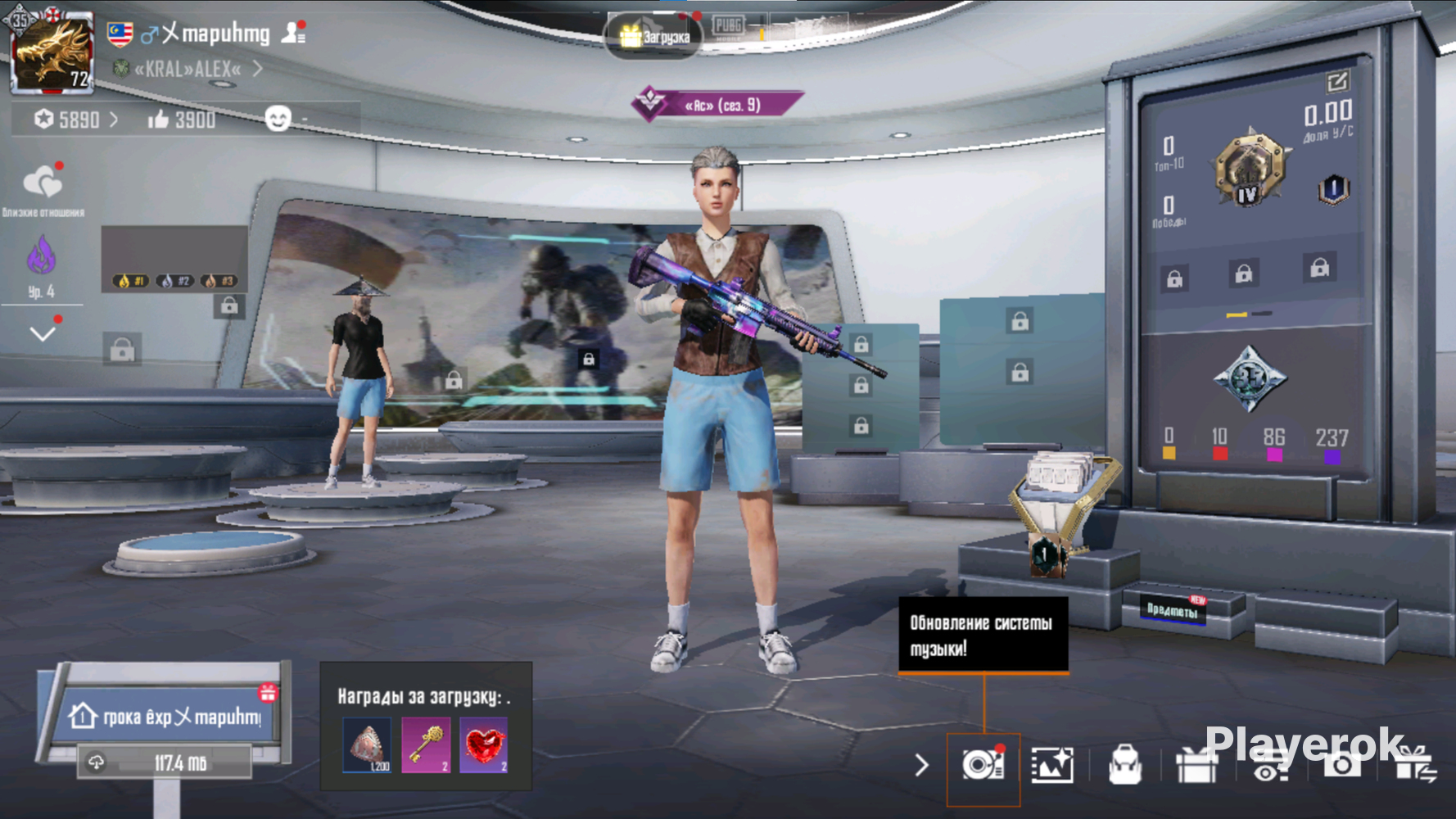This screenshot has height=819, width=1456.
Task: Open the purple flame level 4 icon
Action: [x=41, y=258]
